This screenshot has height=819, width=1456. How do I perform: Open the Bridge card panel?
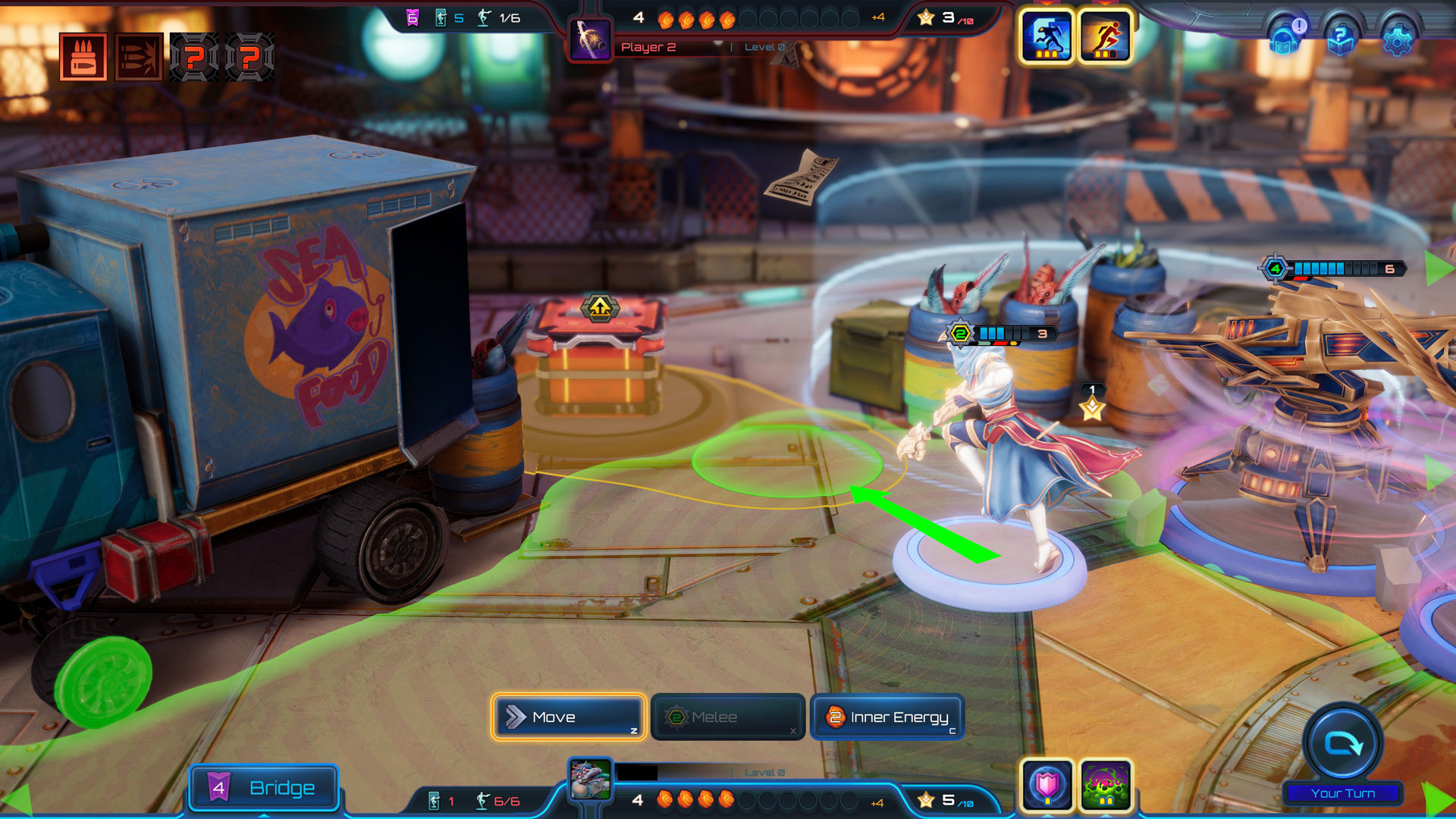tap(263, 788)
